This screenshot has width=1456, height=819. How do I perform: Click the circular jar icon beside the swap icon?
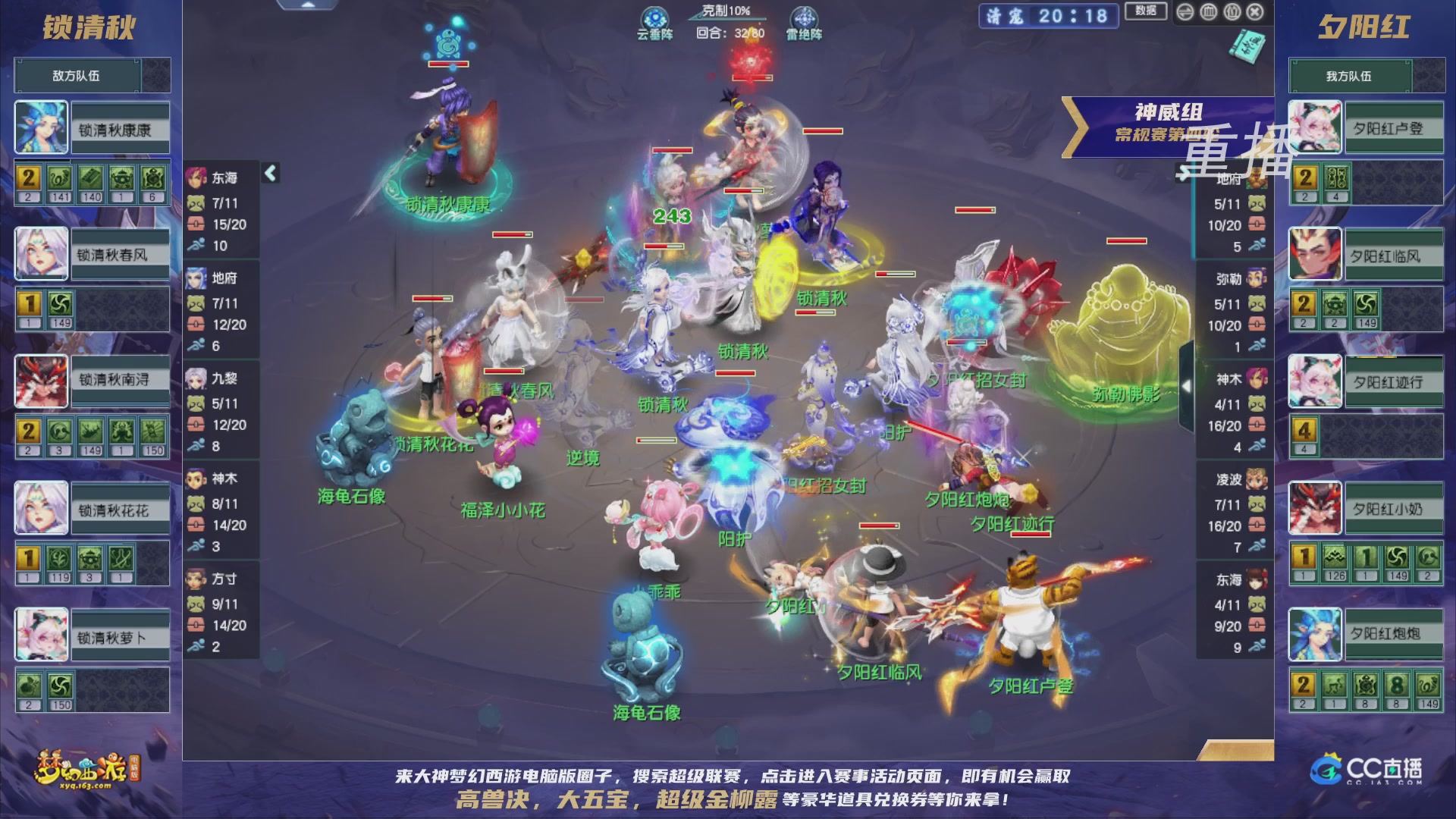coord(1209,12)
